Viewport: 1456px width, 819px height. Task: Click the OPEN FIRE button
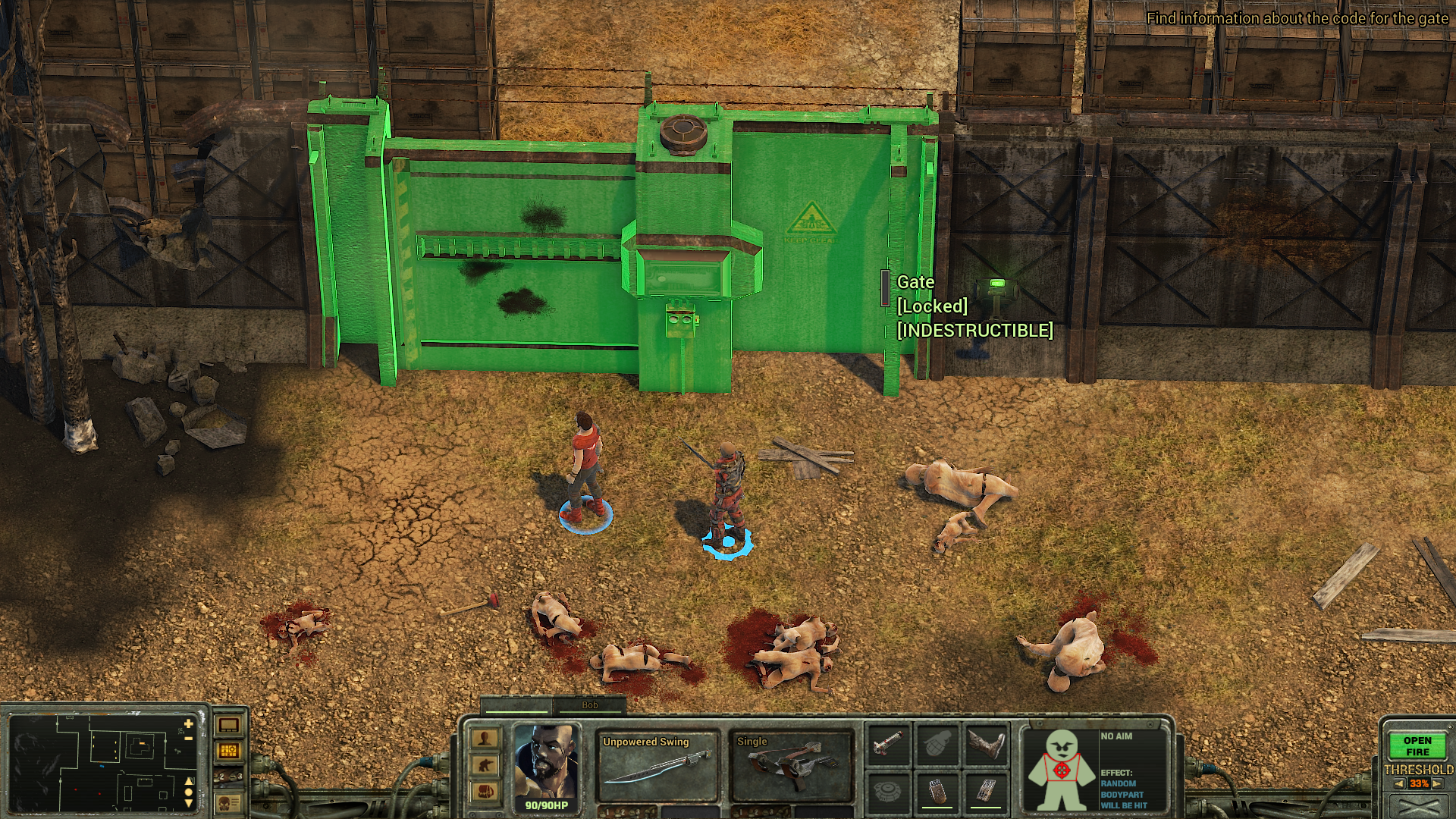[1417, 746]
